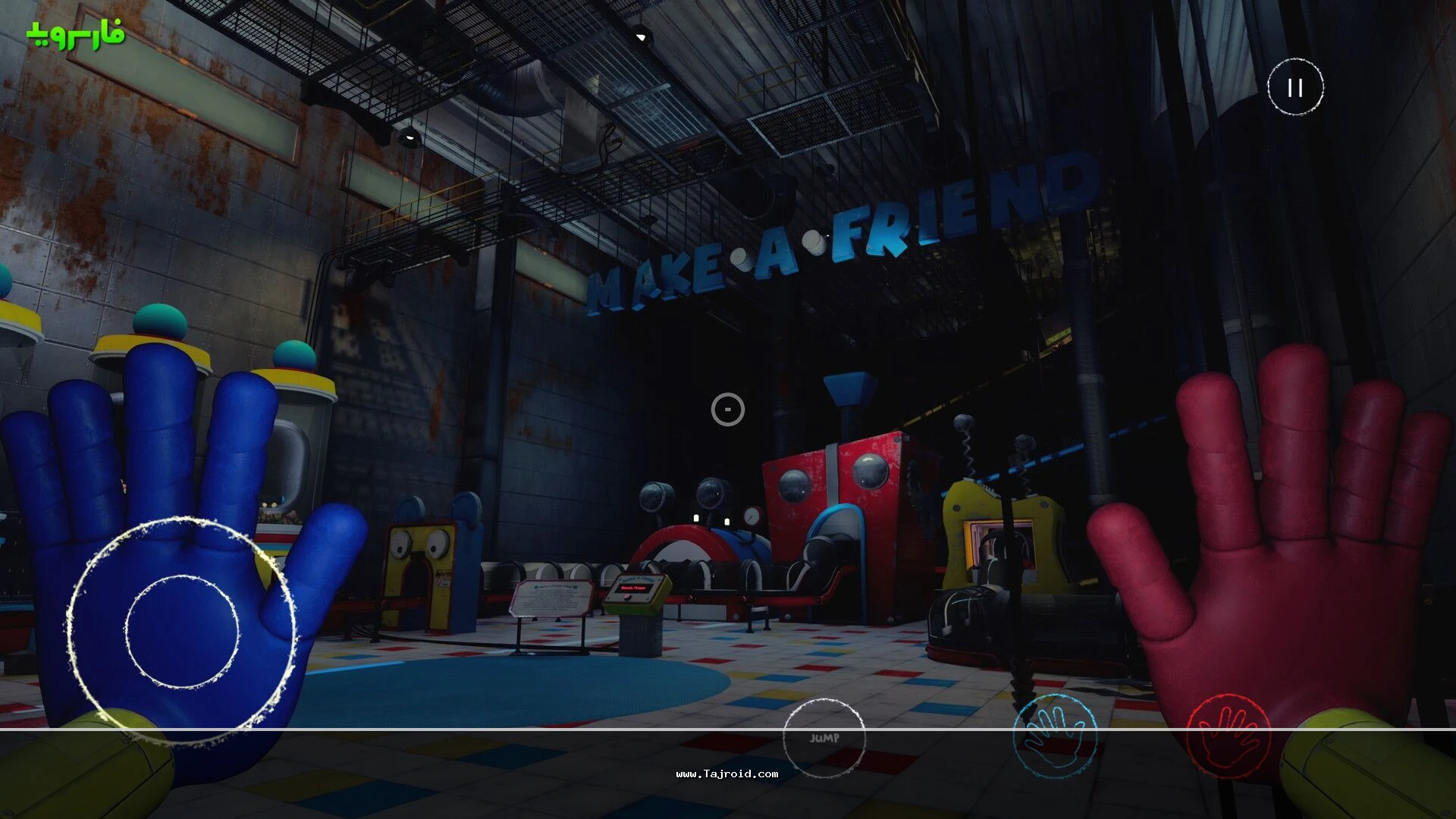Tap the JUMP button
Viewport: 1456px width, 819px height.
824,739
